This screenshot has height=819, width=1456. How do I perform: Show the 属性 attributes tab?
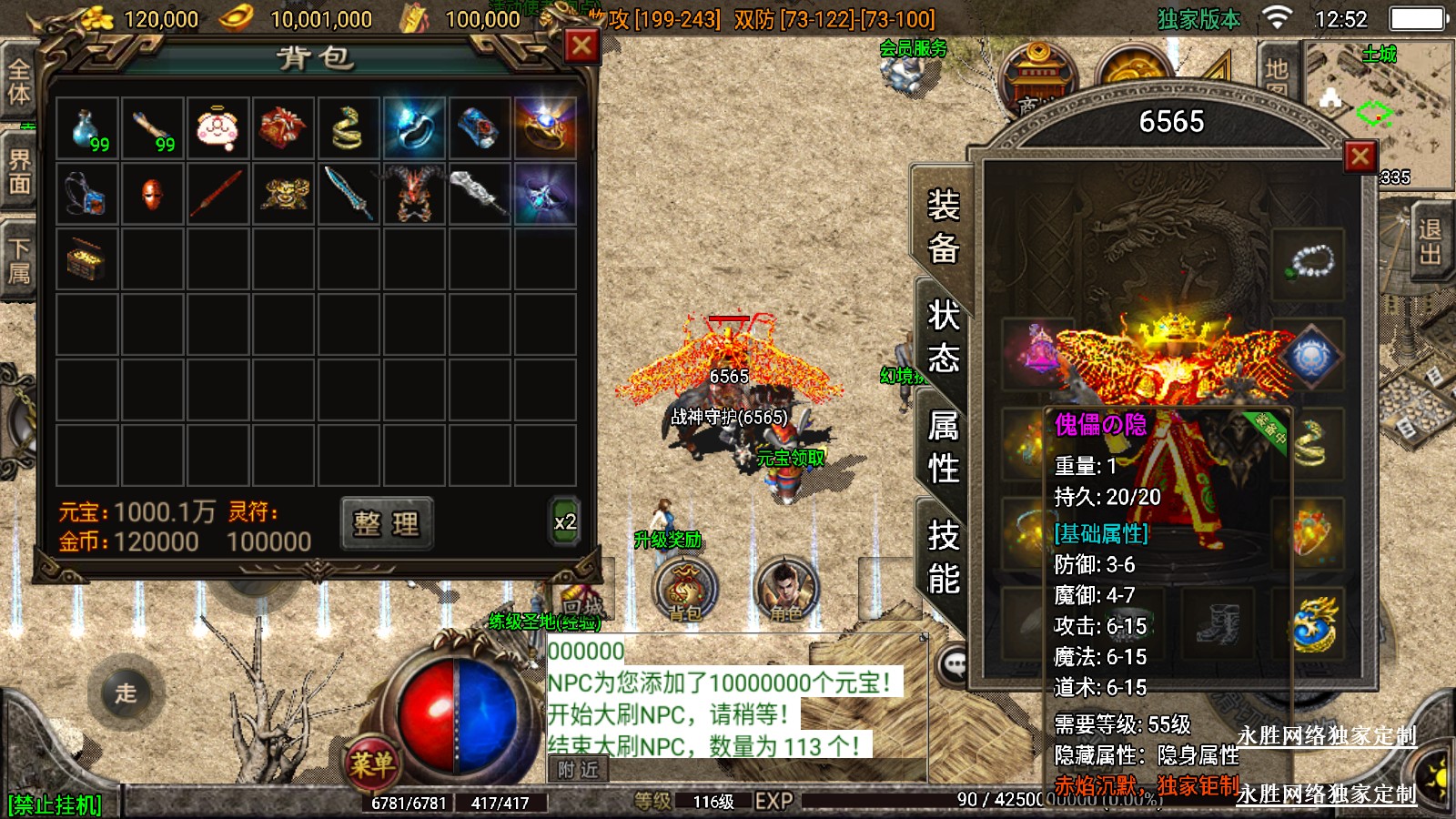pyautogui.click(x=943, y=447)
